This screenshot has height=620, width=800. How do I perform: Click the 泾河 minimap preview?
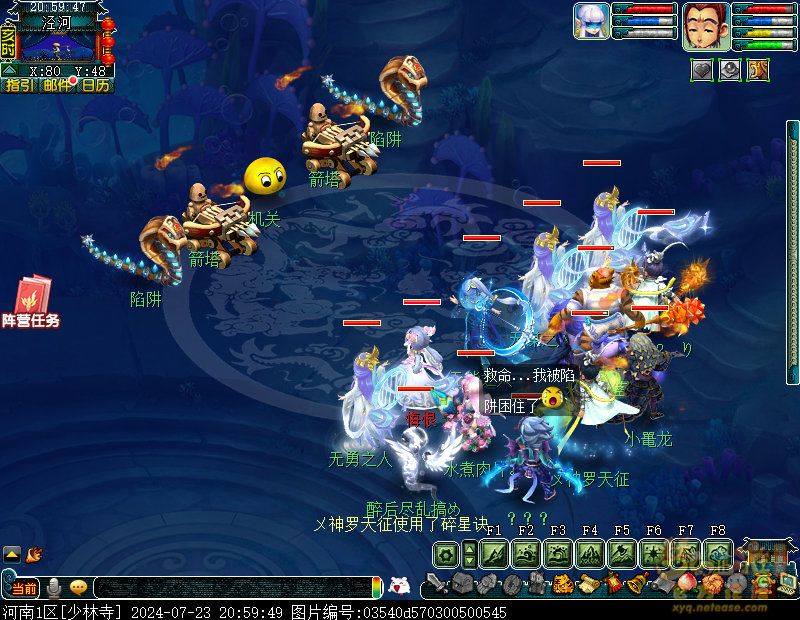click(x=57, y=43)
